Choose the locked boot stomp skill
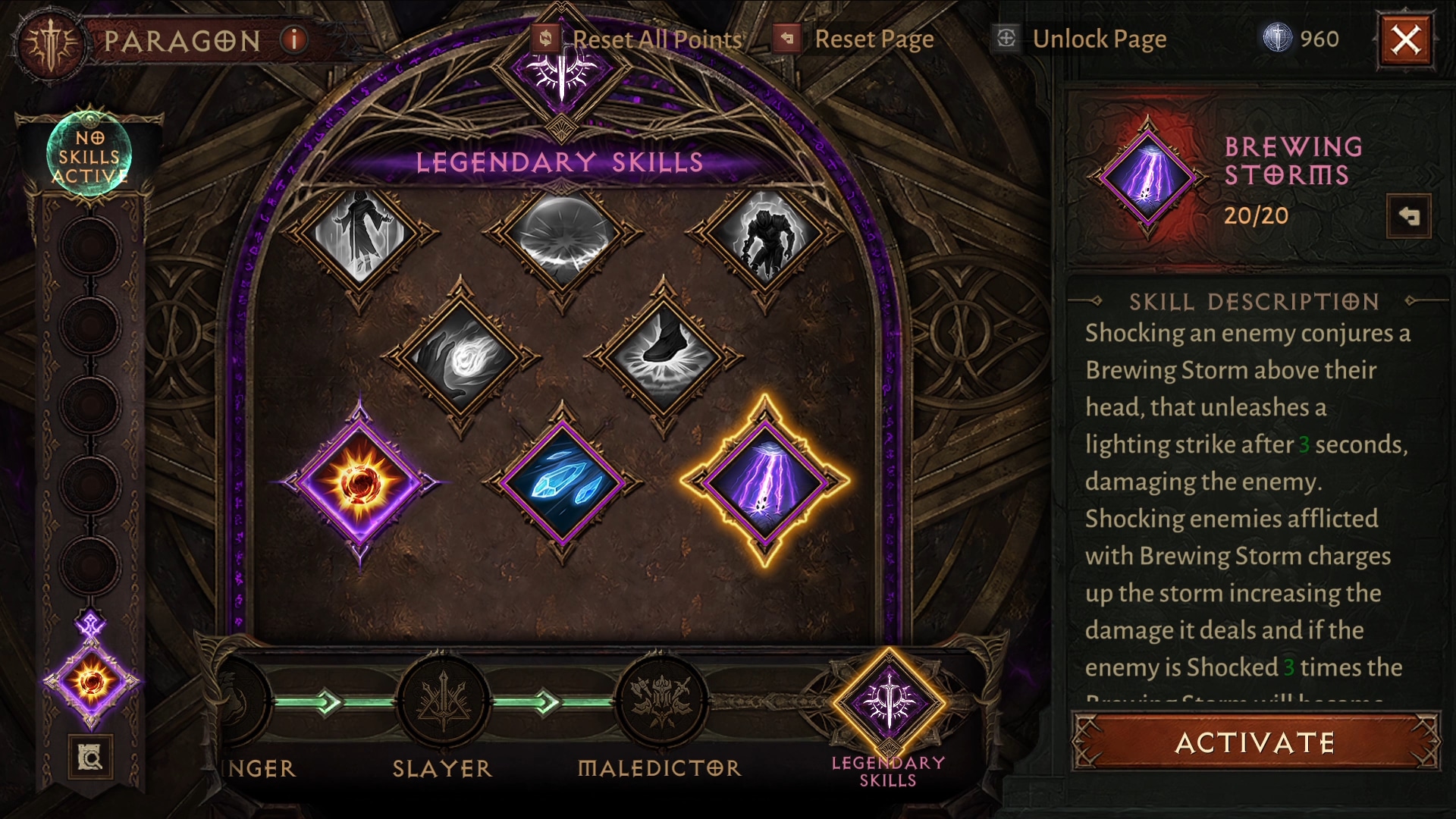Image resolution: width=1456 pixels, height=819 pixels. coord(664,355)
